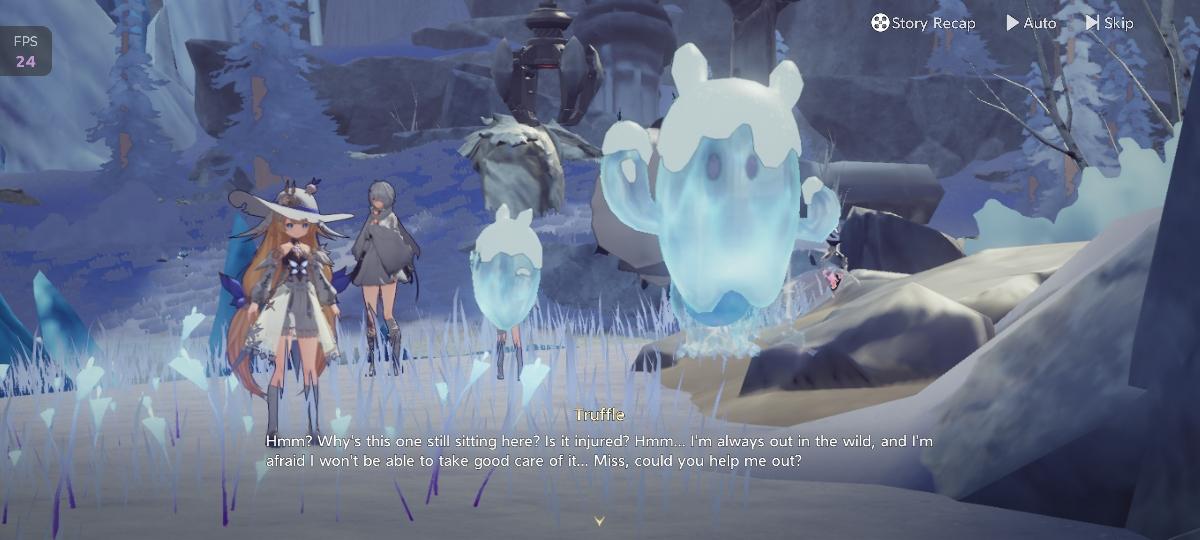Image resolution: width=1200 pixels, height=540 pixels.
Task: Enable Auto dialogue playback
Action: tap(1031, 23)
